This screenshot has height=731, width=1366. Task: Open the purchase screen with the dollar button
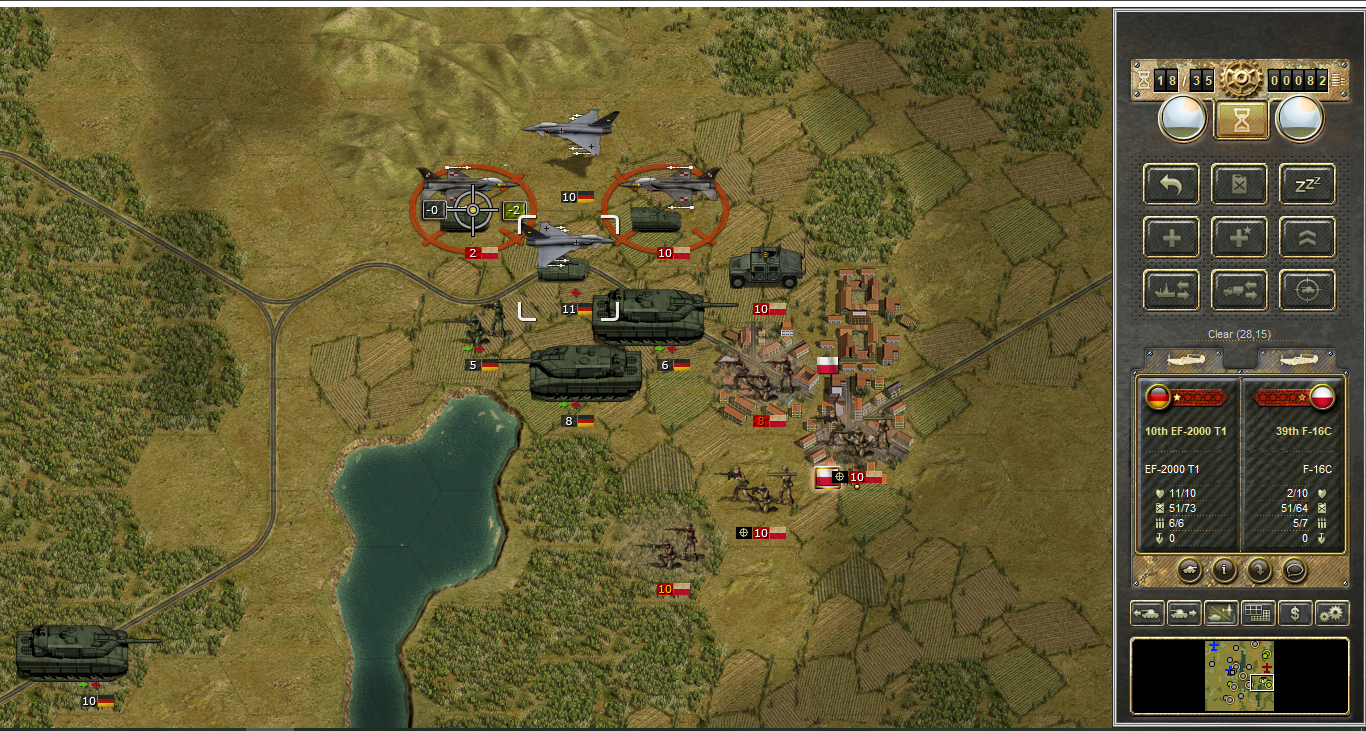point(1295,614)
